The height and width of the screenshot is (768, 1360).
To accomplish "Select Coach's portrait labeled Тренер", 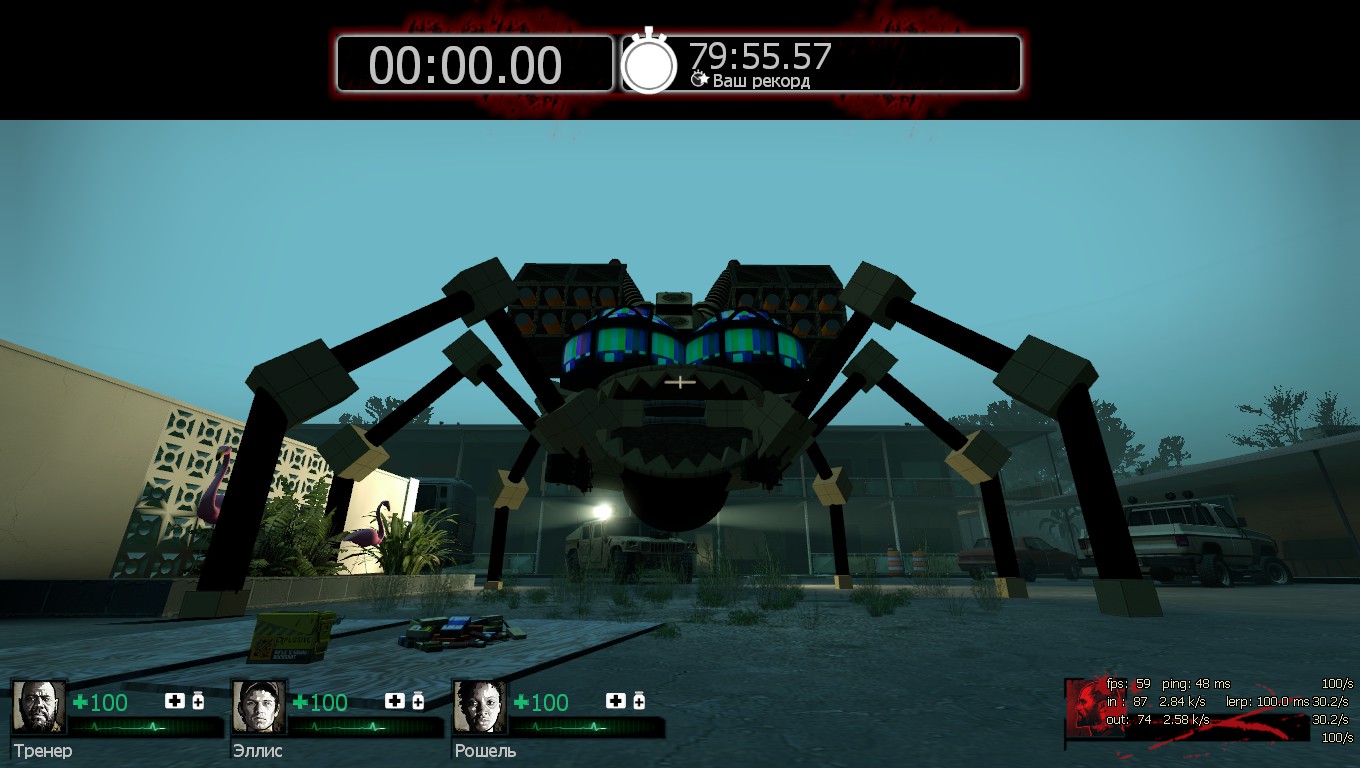I will pyautogui.click(x=39, y=708).
